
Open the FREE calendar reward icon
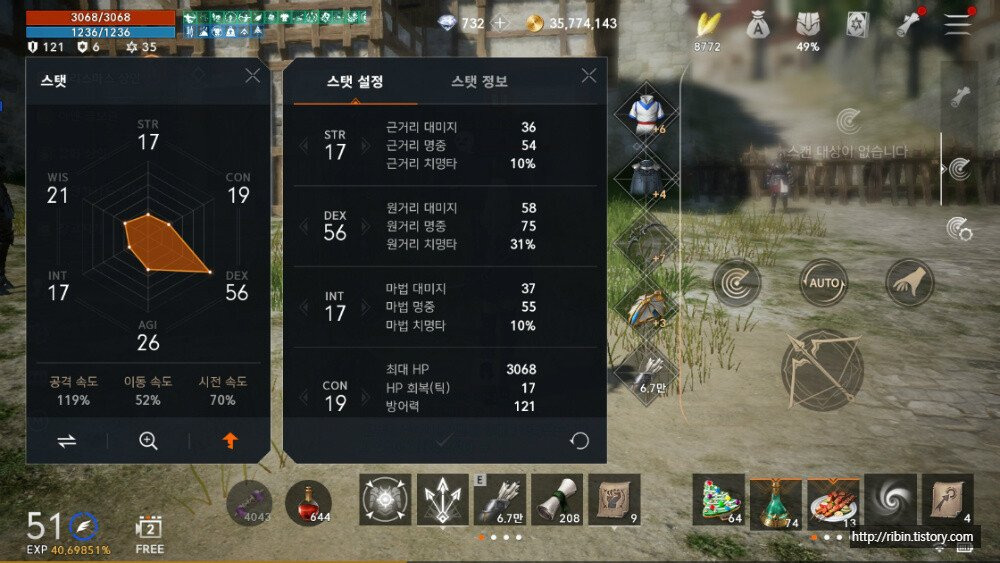[x=149, y=530]
